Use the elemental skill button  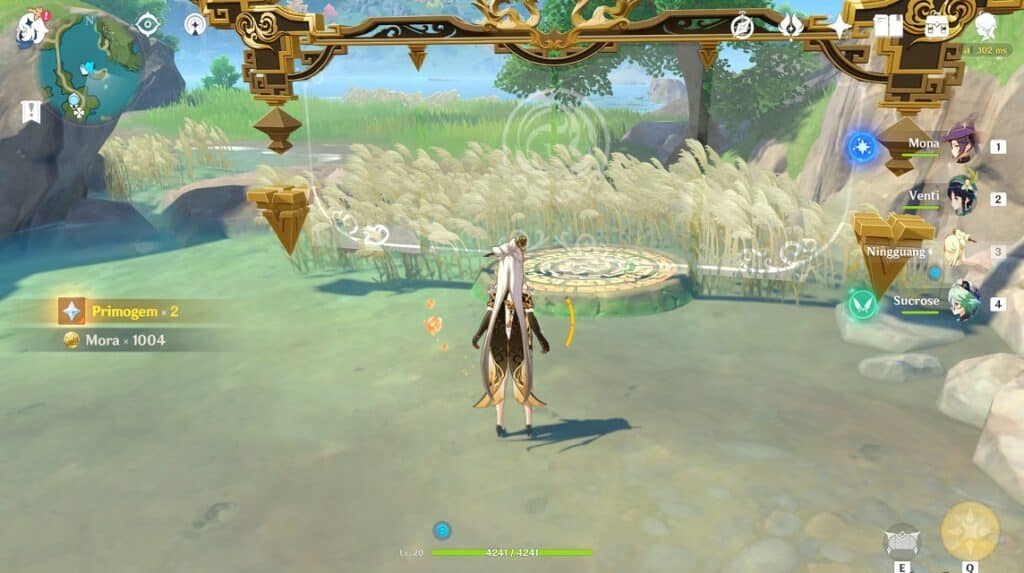[x=901, y=541]
